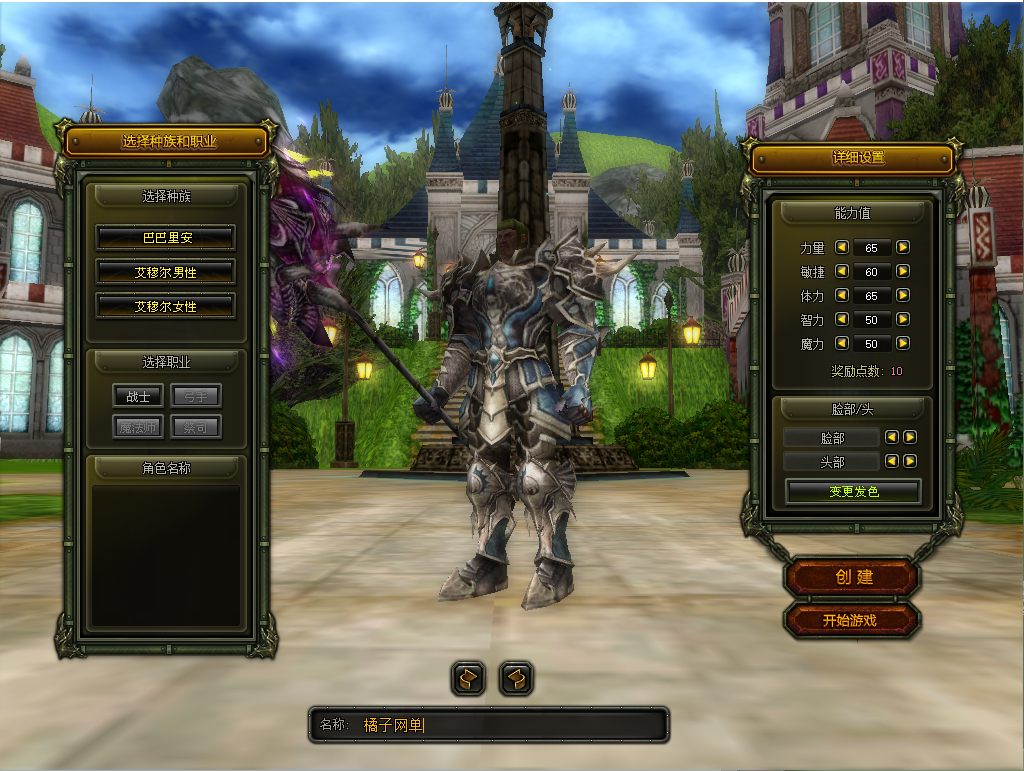The height and width of the screenshot is (771, 1024).
Task: Pick the 祭司 class button
Action: coord(195,428)
